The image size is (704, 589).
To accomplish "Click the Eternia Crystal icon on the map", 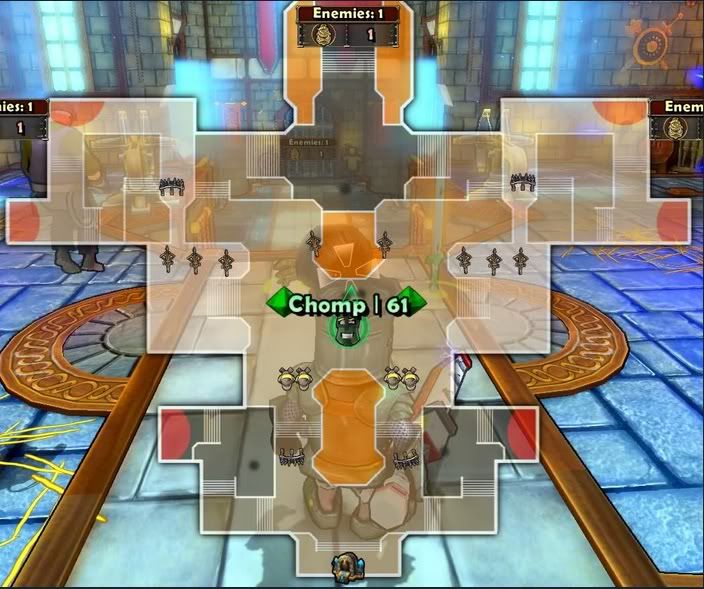I will (343, 566).
